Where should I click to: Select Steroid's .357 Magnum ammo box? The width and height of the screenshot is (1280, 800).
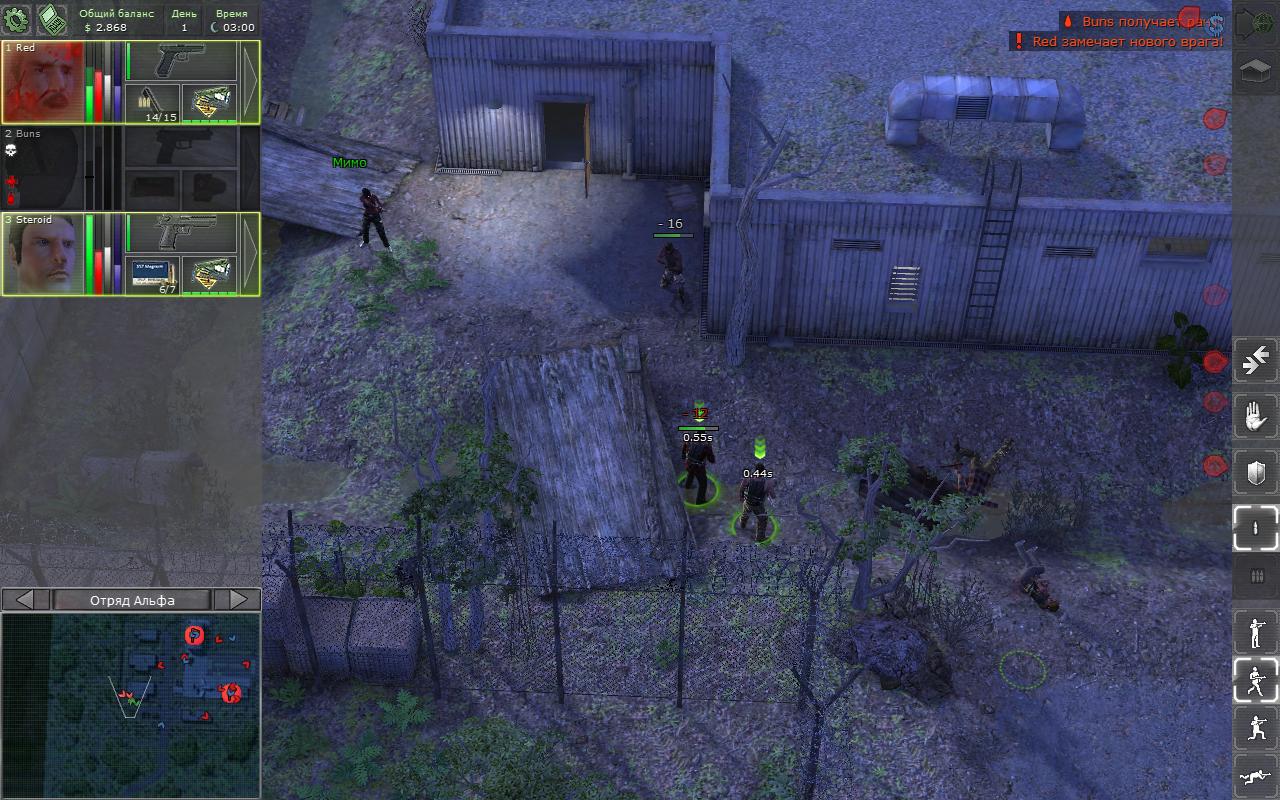point(153,276)
